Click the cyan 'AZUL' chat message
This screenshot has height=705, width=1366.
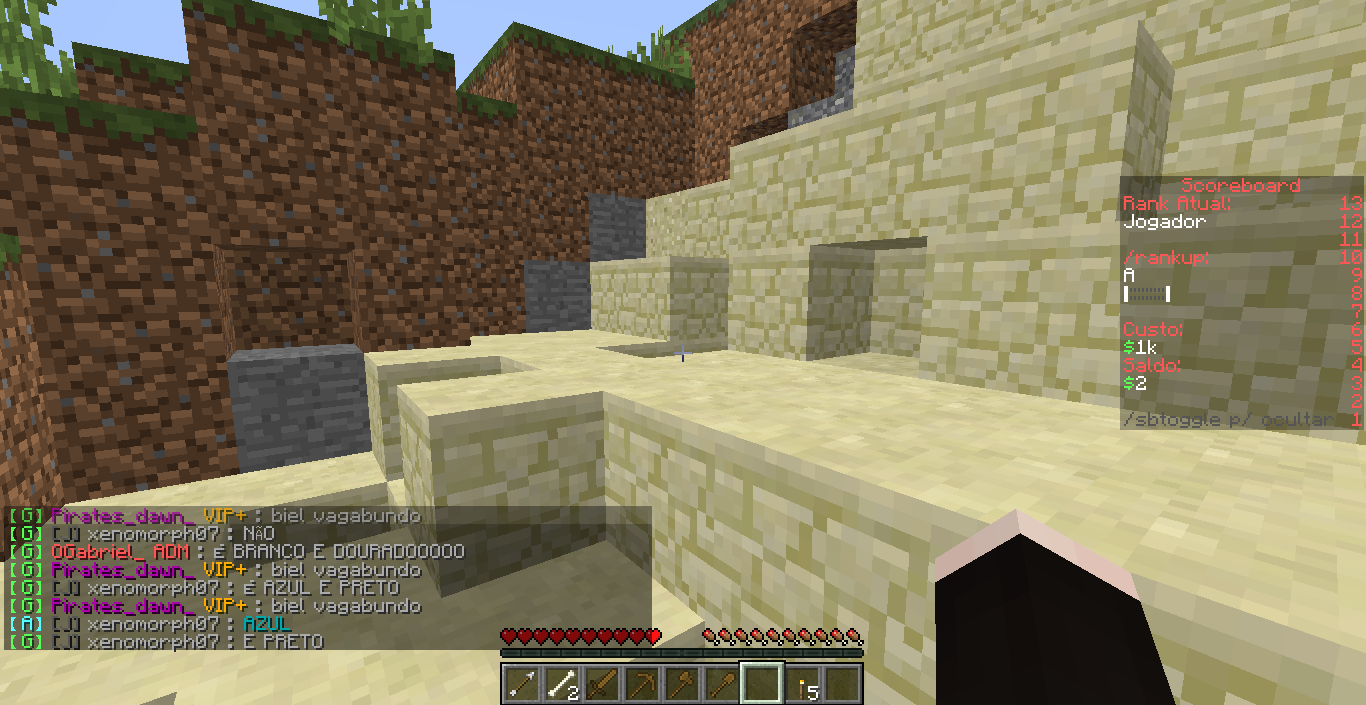(x=266, y=624)
